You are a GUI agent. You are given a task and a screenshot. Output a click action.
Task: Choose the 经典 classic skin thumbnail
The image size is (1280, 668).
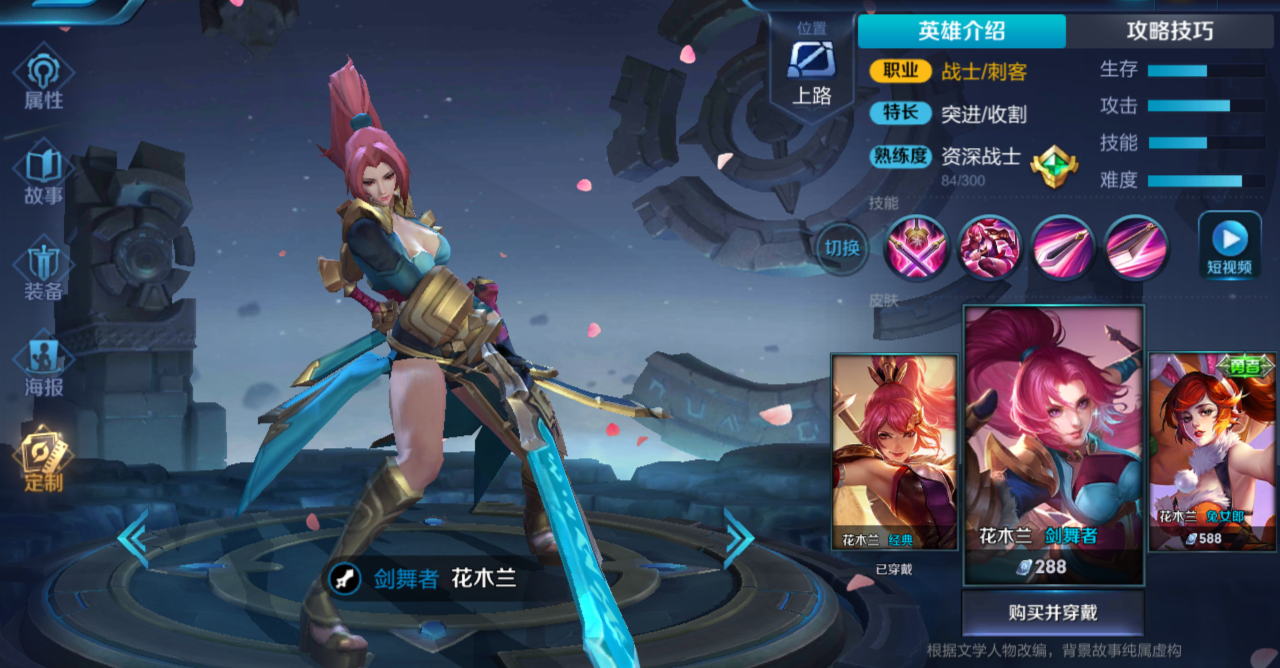tap(894, 452)
